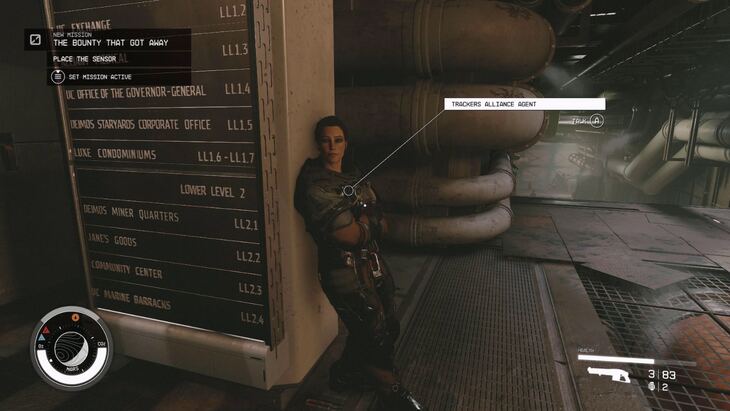Select the mission icon beside New Mission
The width and height of the screenshot is (730, 411).
35,40
